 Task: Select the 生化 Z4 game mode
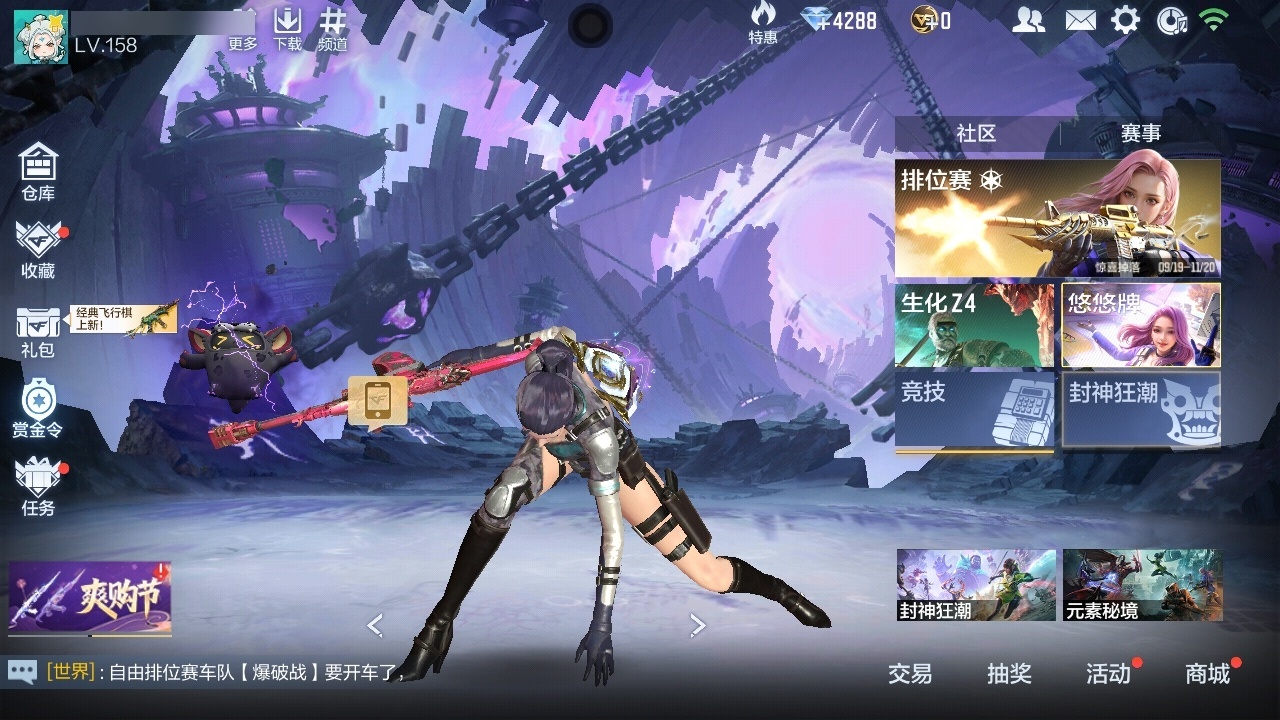[974, 325]
